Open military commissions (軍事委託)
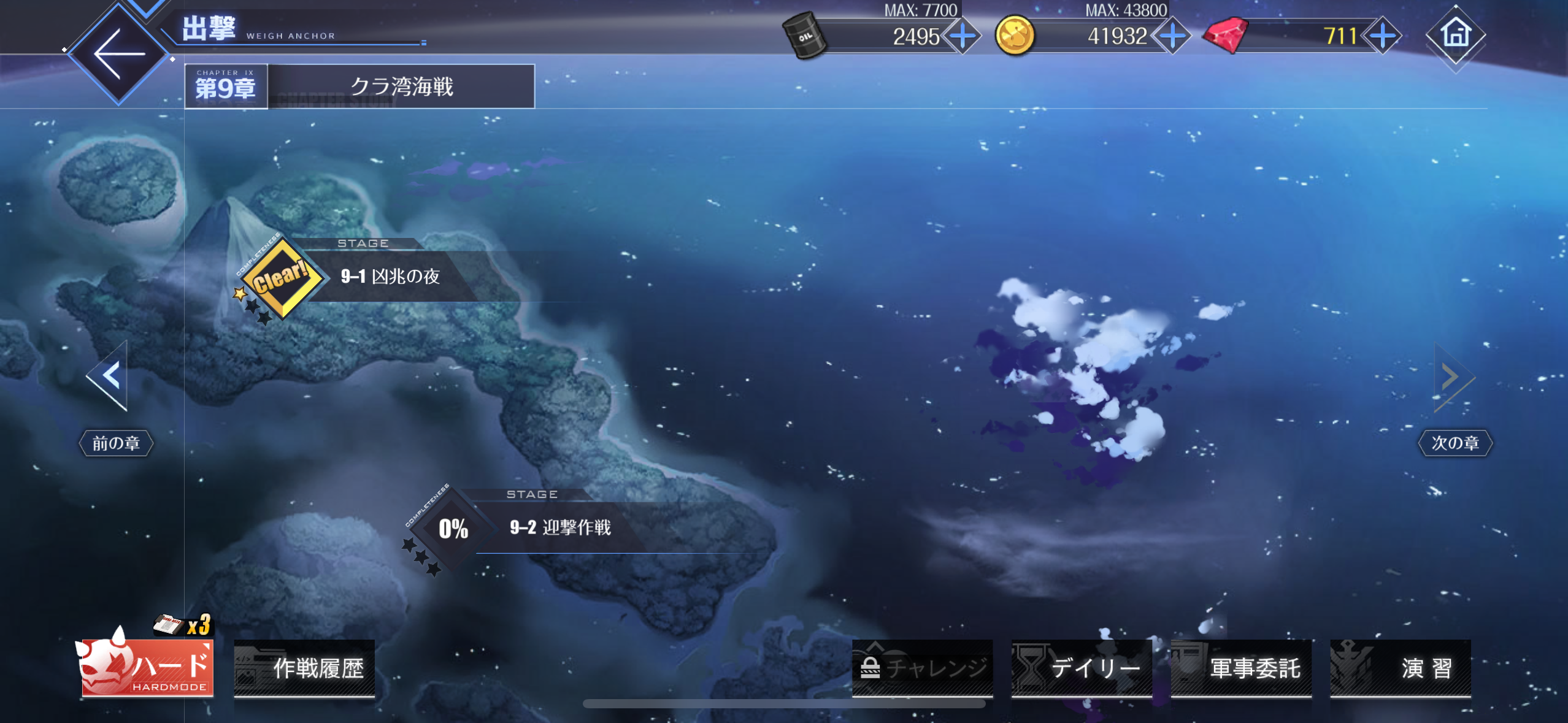Screen dimensions: 1568x723 click(x=1241, y=668)
